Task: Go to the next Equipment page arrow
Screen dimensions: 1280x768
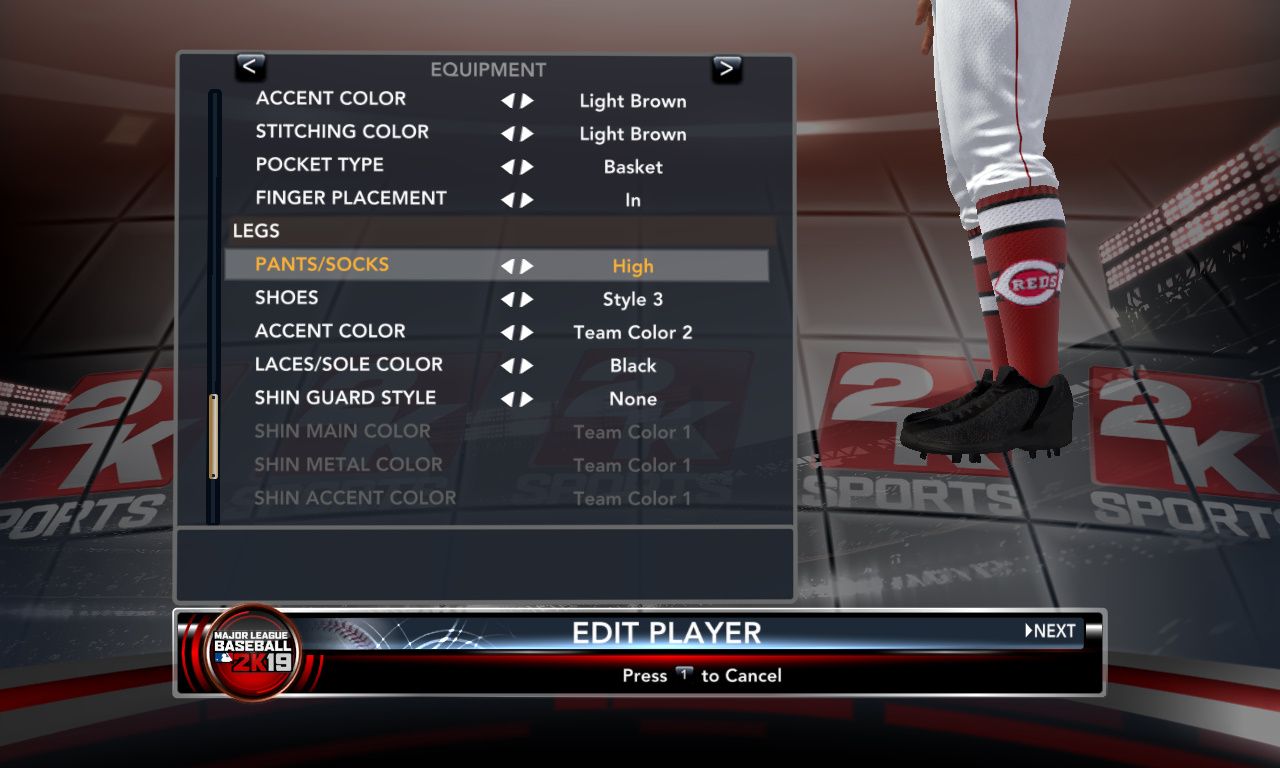Action: tap(727, 68)
